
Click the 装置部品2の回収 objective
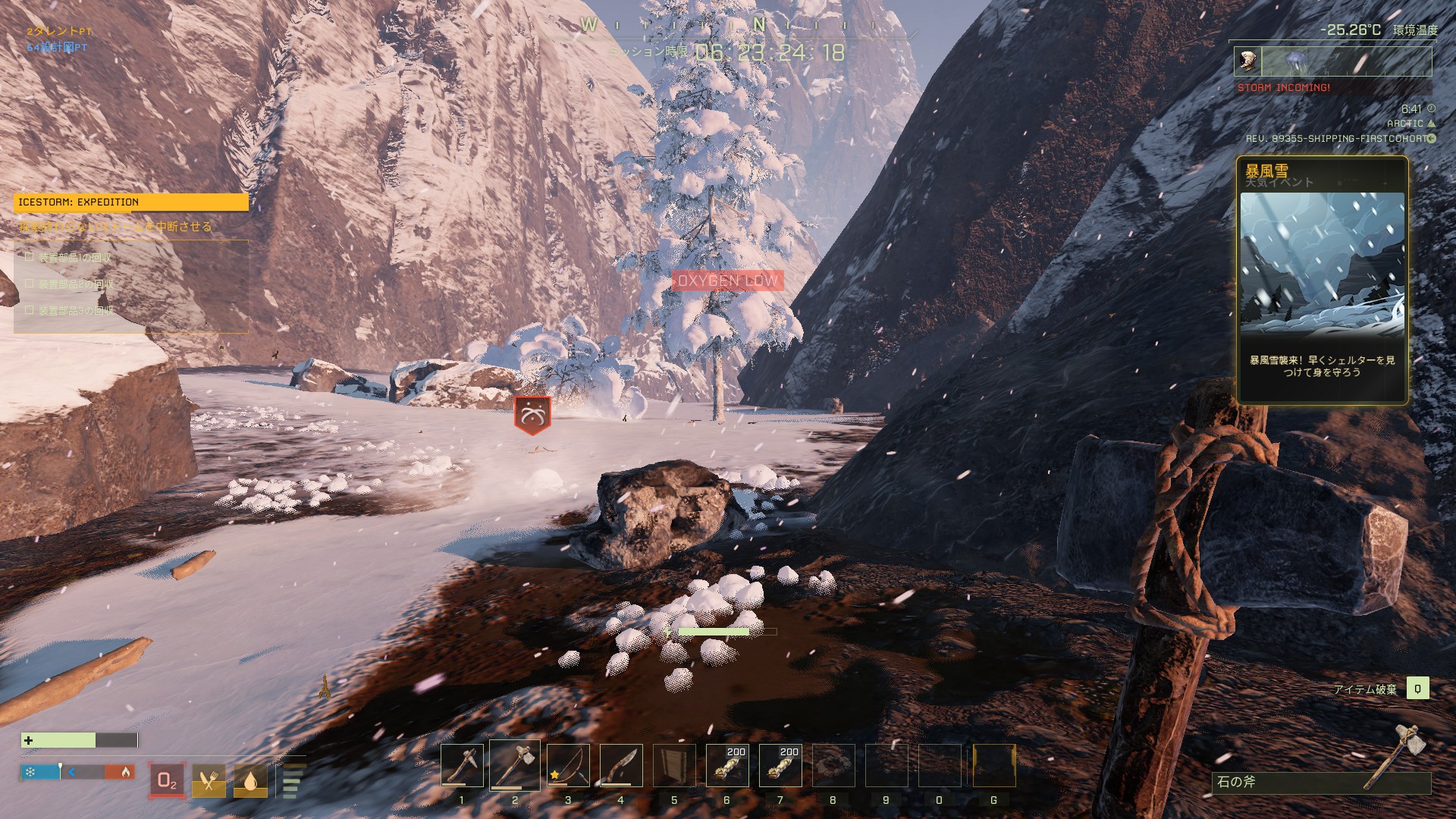click(74, 284)
